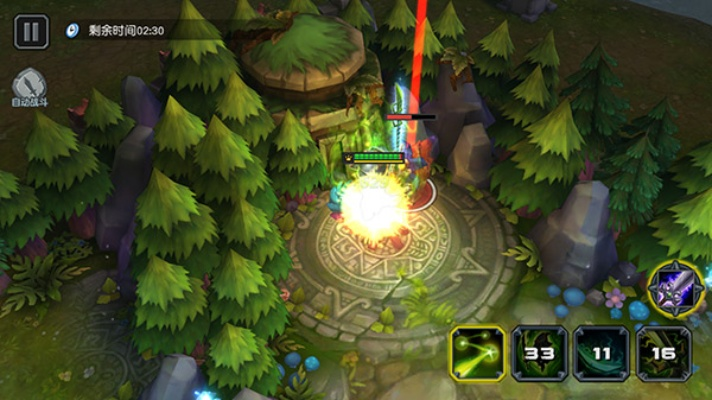Viewport: 712px width, 400px height.
Task: Use the purple sword ultimate skill
Action: tap(677, 289)
